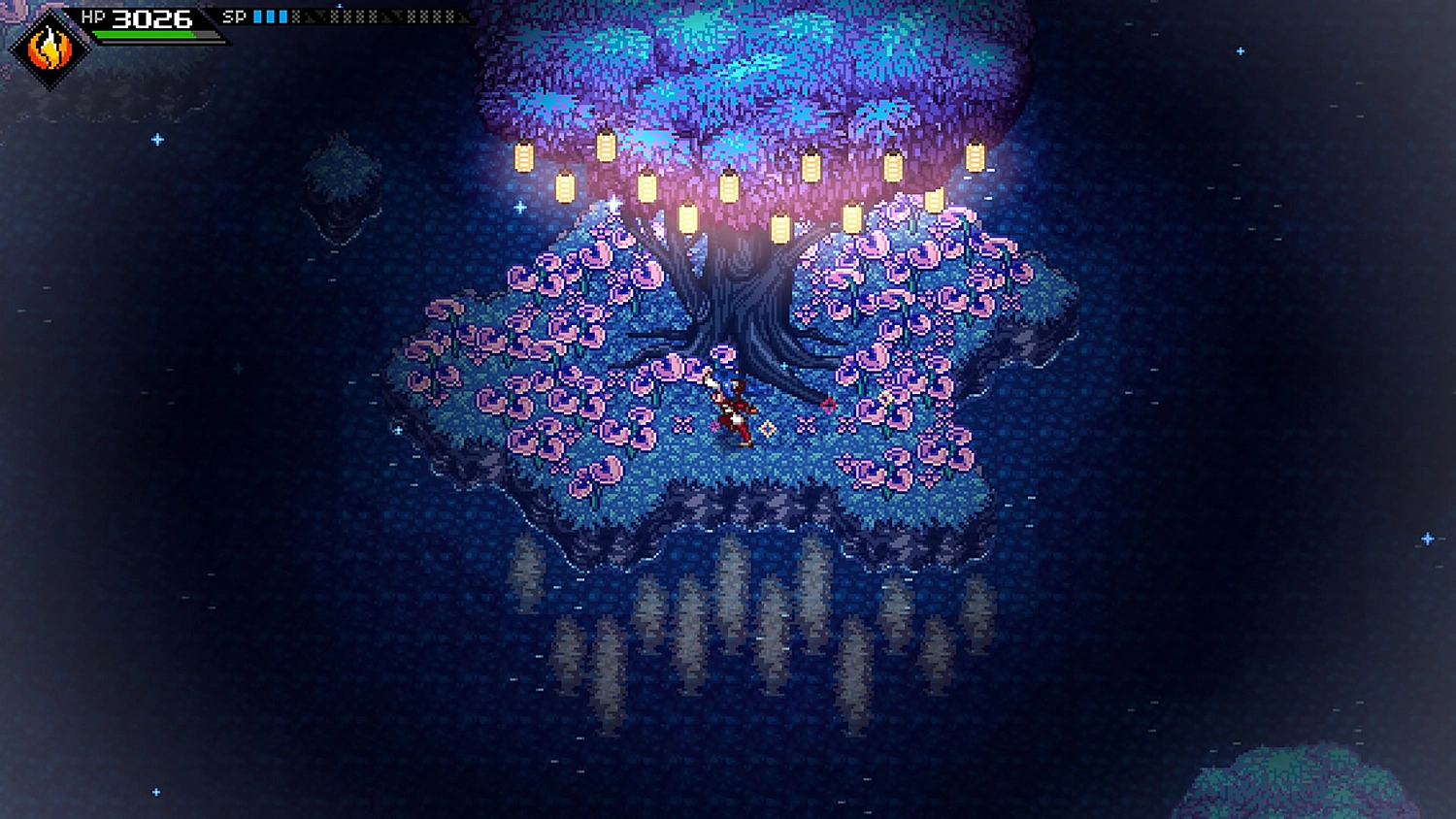Click the golden sparkle pickup near the character
Screen dimensions: 1456x819
point(767,427)
